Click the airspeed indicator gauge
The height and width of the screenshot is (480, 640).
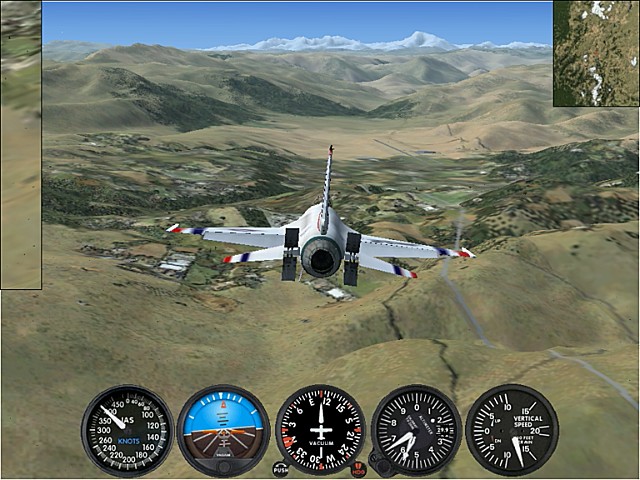click(127, 431)
